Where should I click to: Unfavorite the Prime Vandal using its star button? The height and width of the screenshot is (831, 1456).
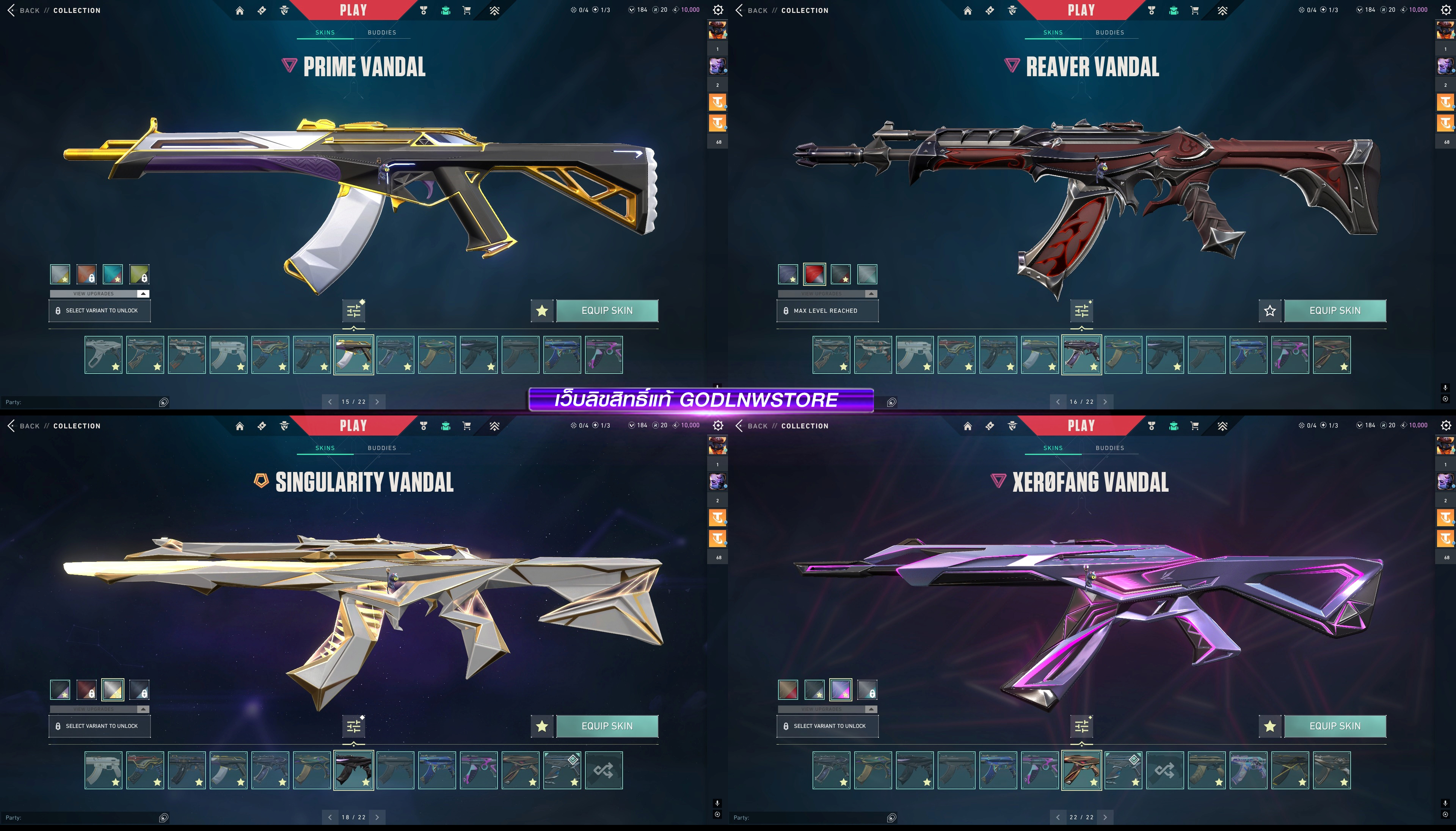[542, 310]
